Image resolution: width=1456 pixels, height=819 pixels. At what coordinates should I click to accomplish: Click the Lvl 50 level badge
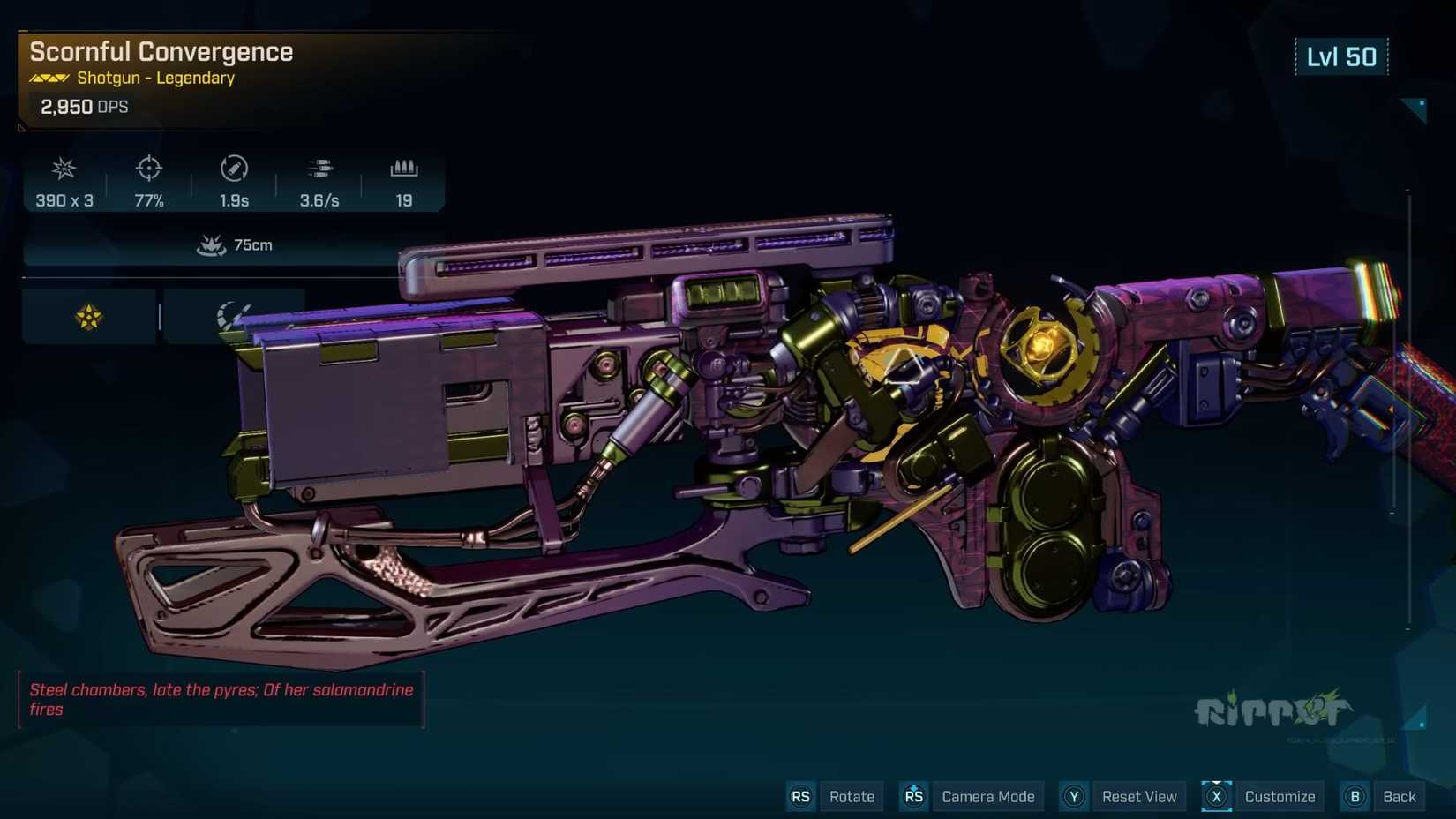1341,56
